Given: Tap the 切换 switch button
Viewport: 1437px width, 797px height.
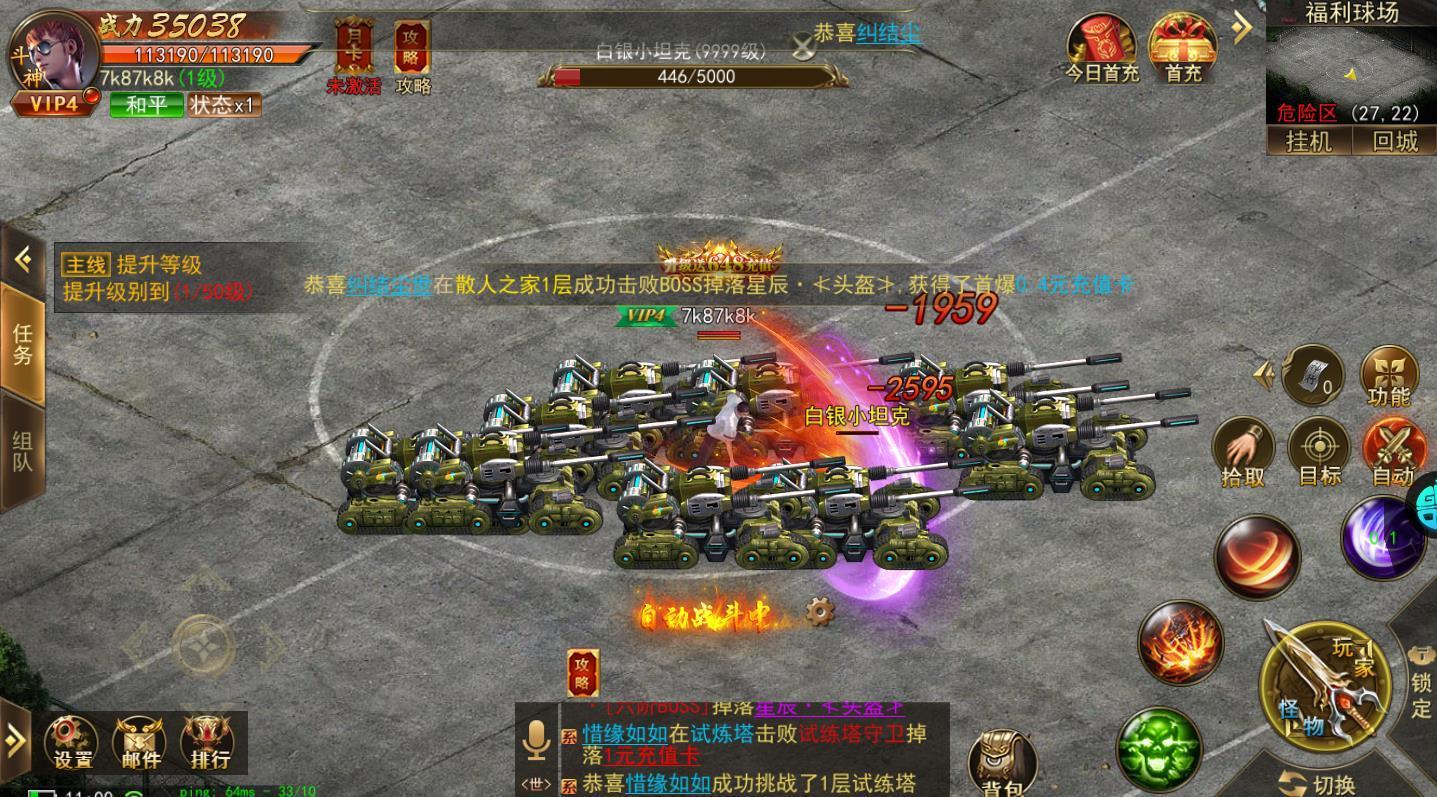Looking at the screenshot, I should pyautogui.click(x=1320, y=783).
